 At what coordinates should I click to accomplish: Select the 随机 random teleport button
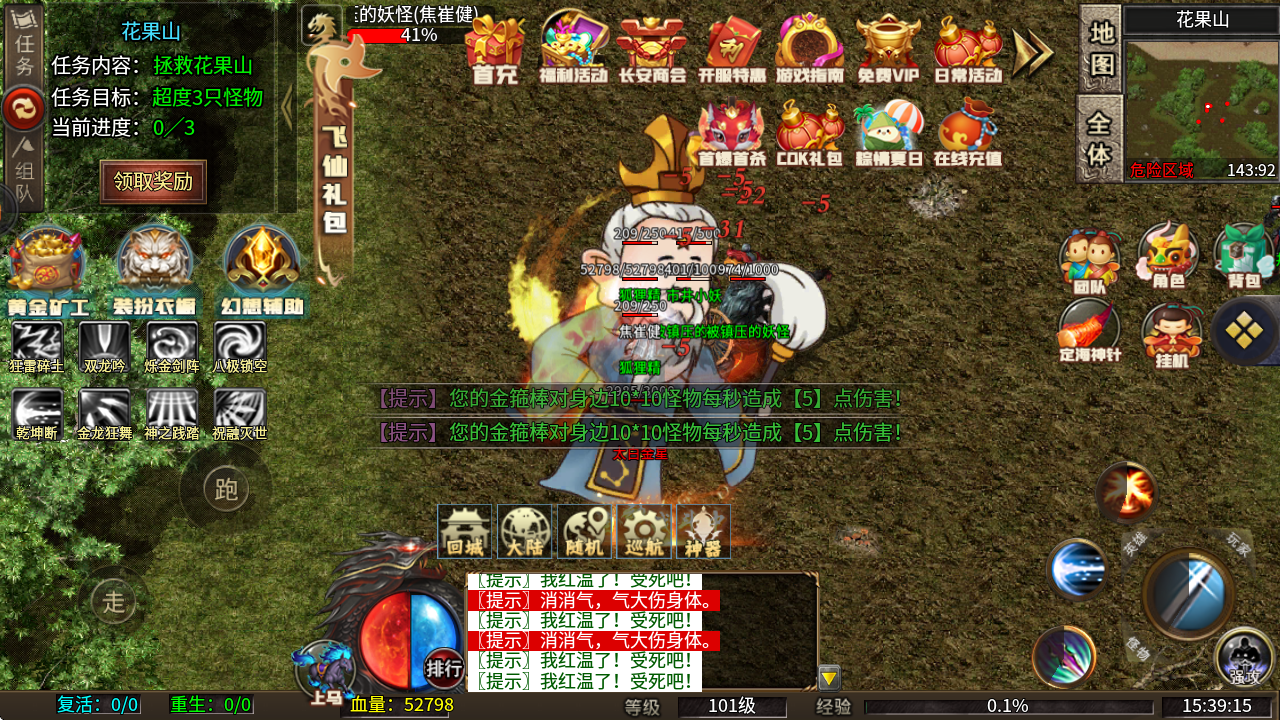point(584,531)
